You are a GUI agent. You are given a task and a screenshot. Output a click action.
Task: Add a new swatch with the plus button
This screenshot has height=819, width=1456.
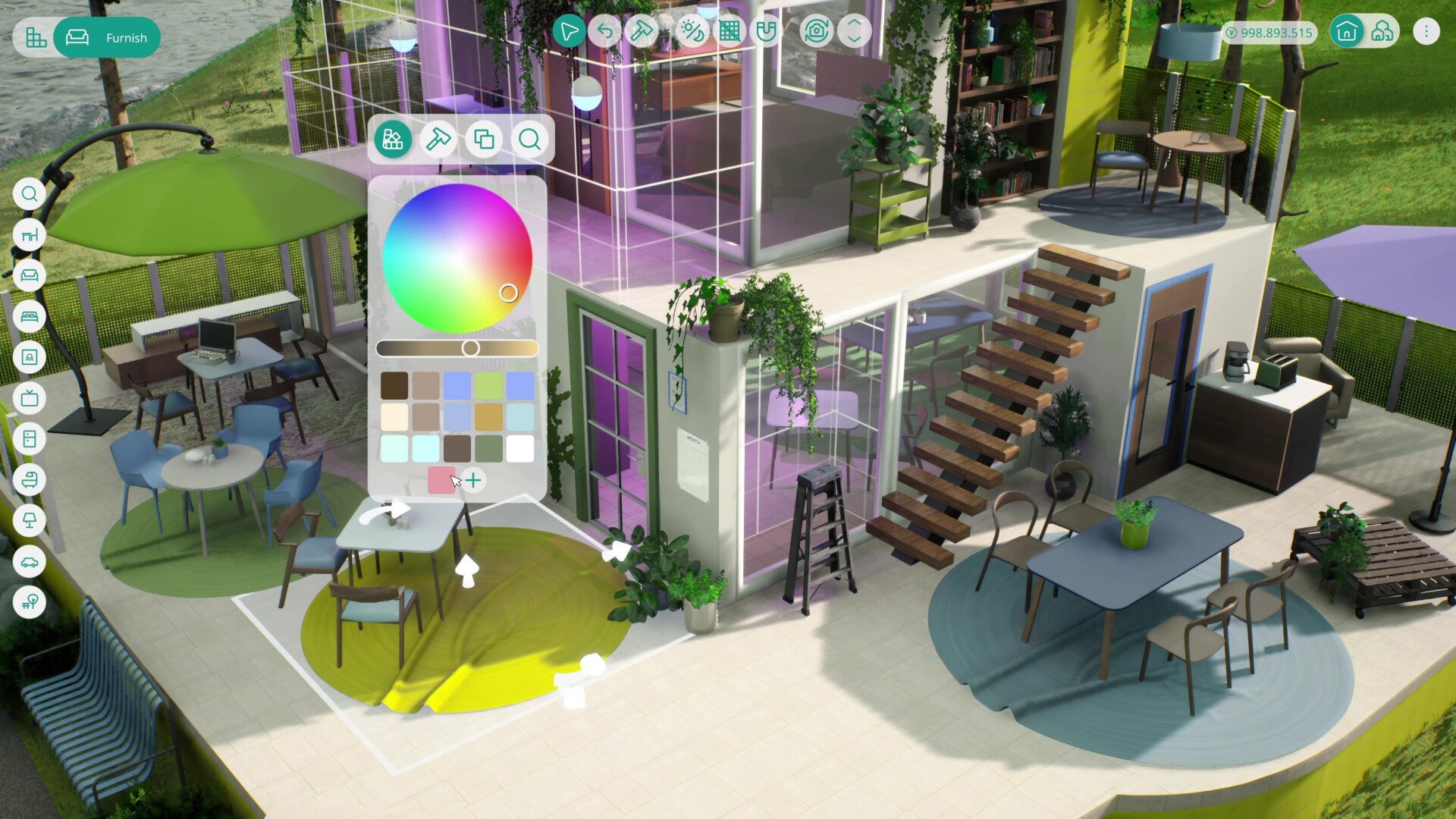[473, 480]
